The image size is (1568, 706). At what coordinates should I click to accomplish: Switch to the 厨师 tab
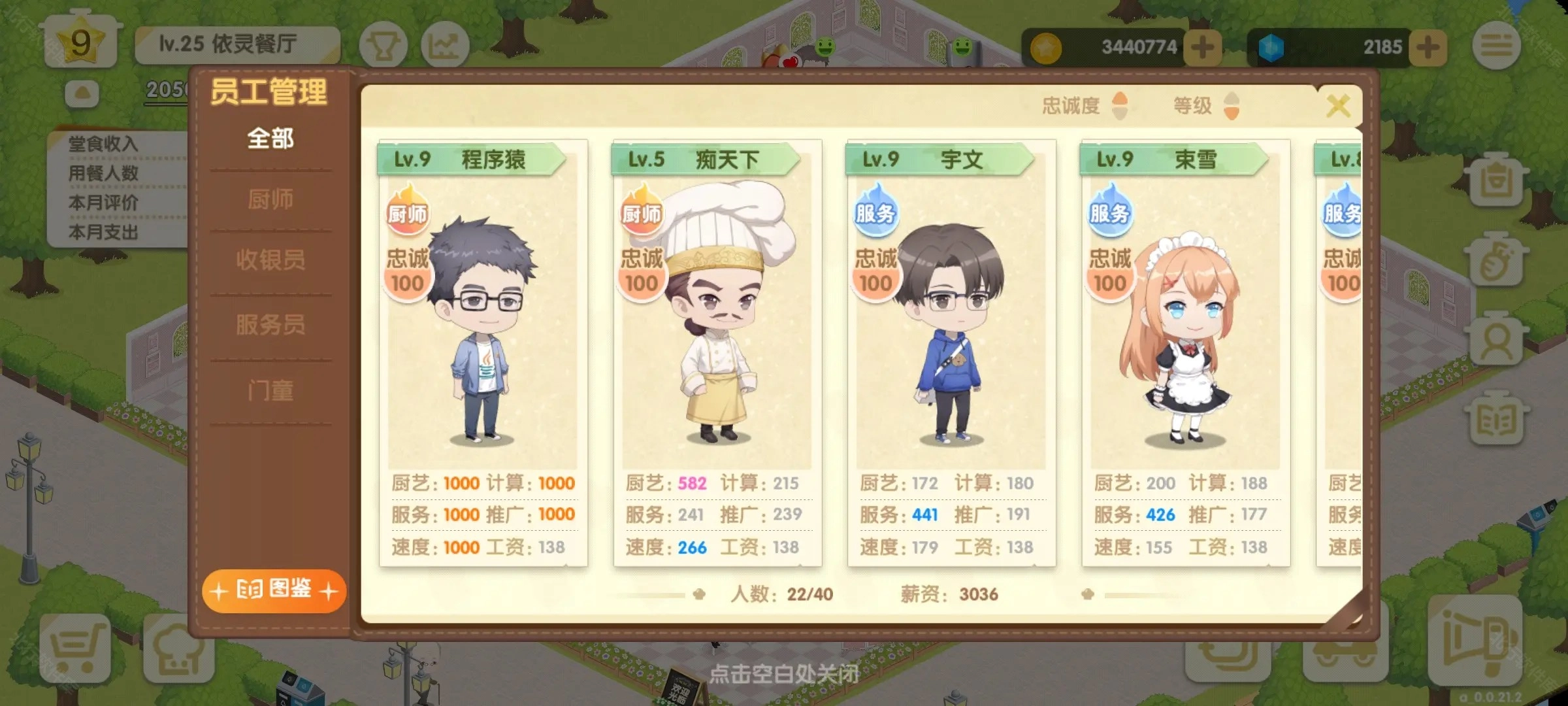(272, 199)
